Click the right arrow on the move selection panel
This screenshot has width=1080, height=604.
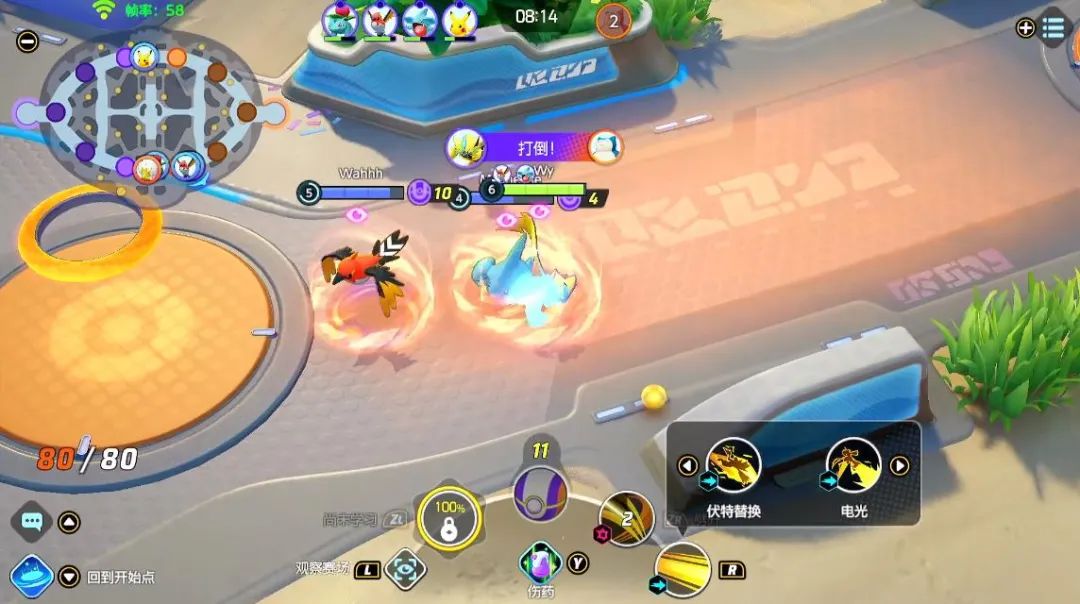click(x=900, y=466)
